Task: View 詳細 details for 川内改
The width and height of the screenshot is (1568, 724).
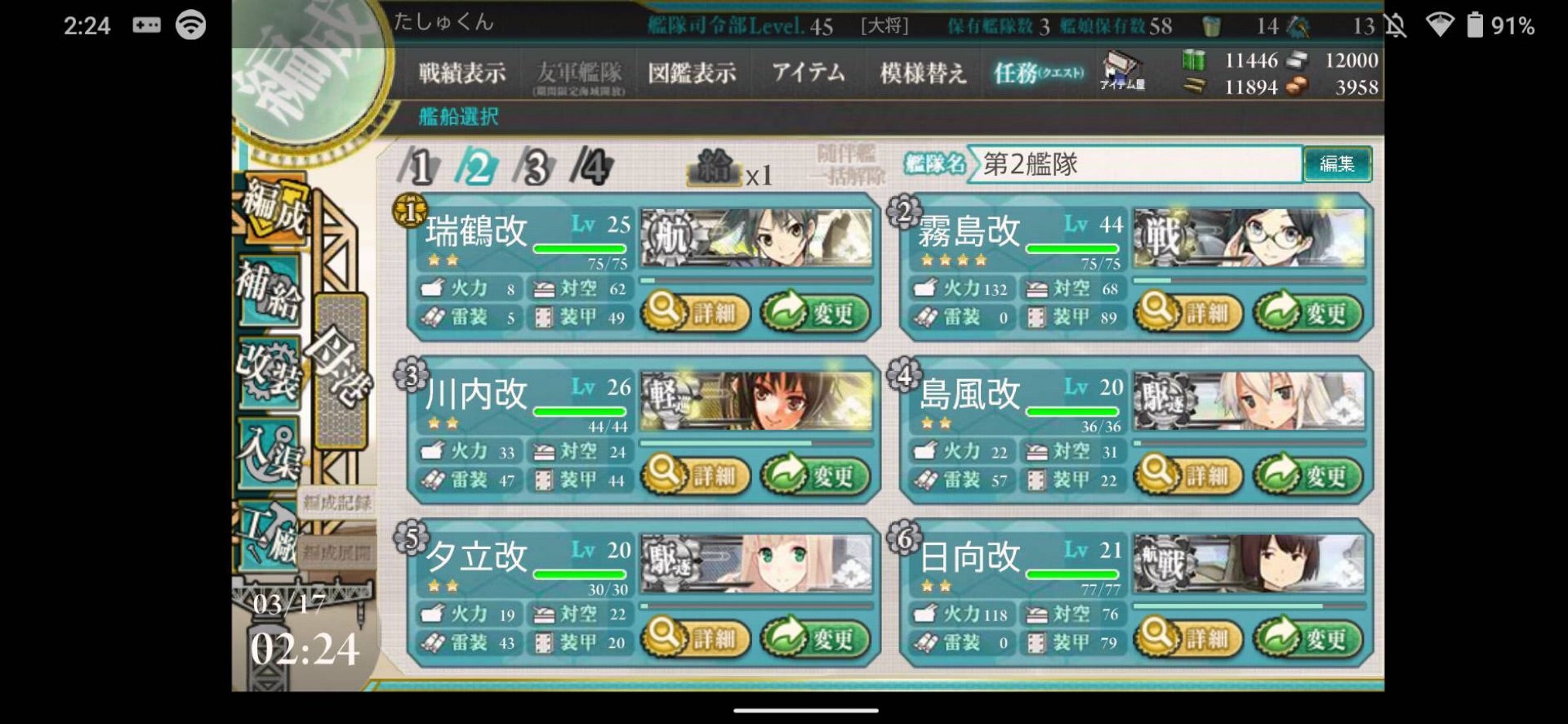Action: (x=696, y=475)
